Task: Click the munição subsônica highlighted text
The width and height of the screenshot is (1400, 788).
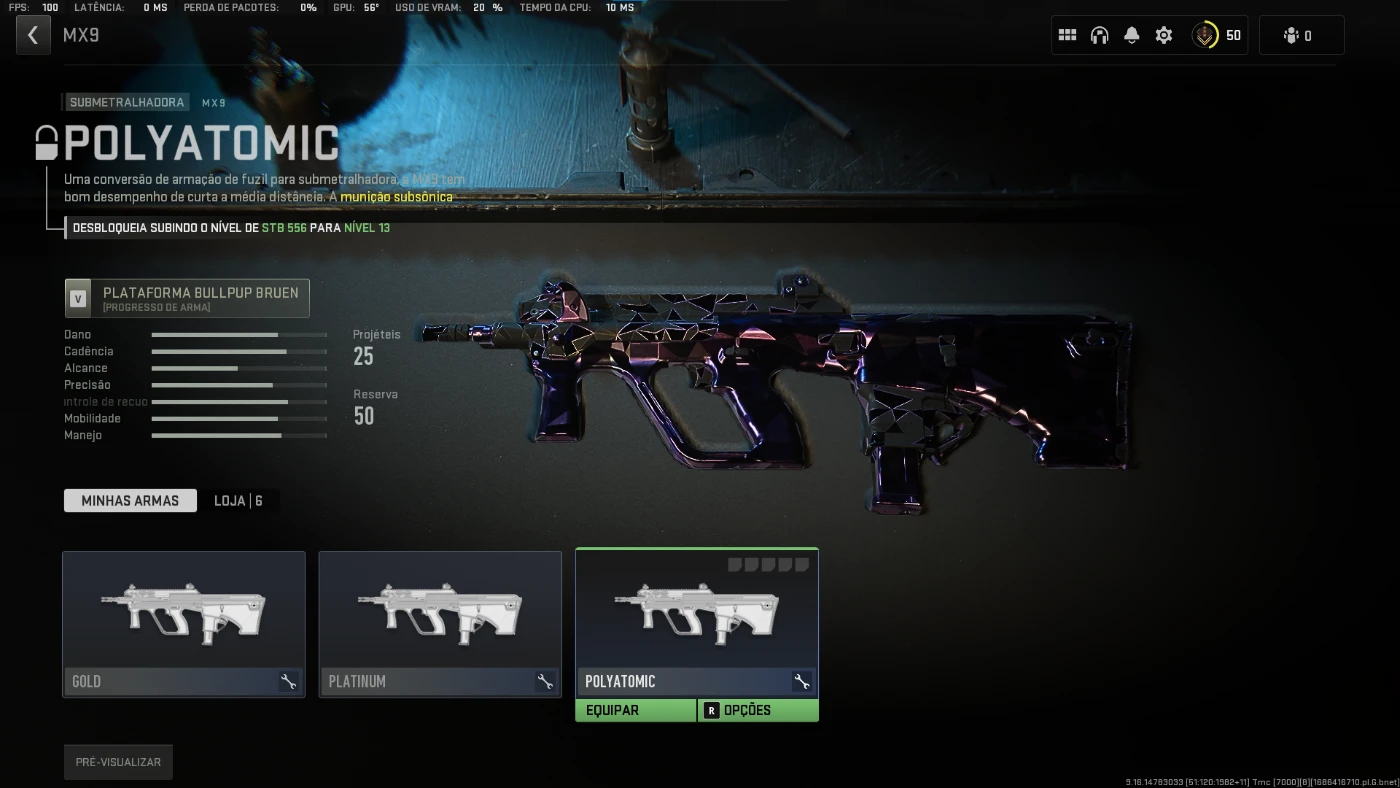Action: pyautogui.click(x=399, y=197)
